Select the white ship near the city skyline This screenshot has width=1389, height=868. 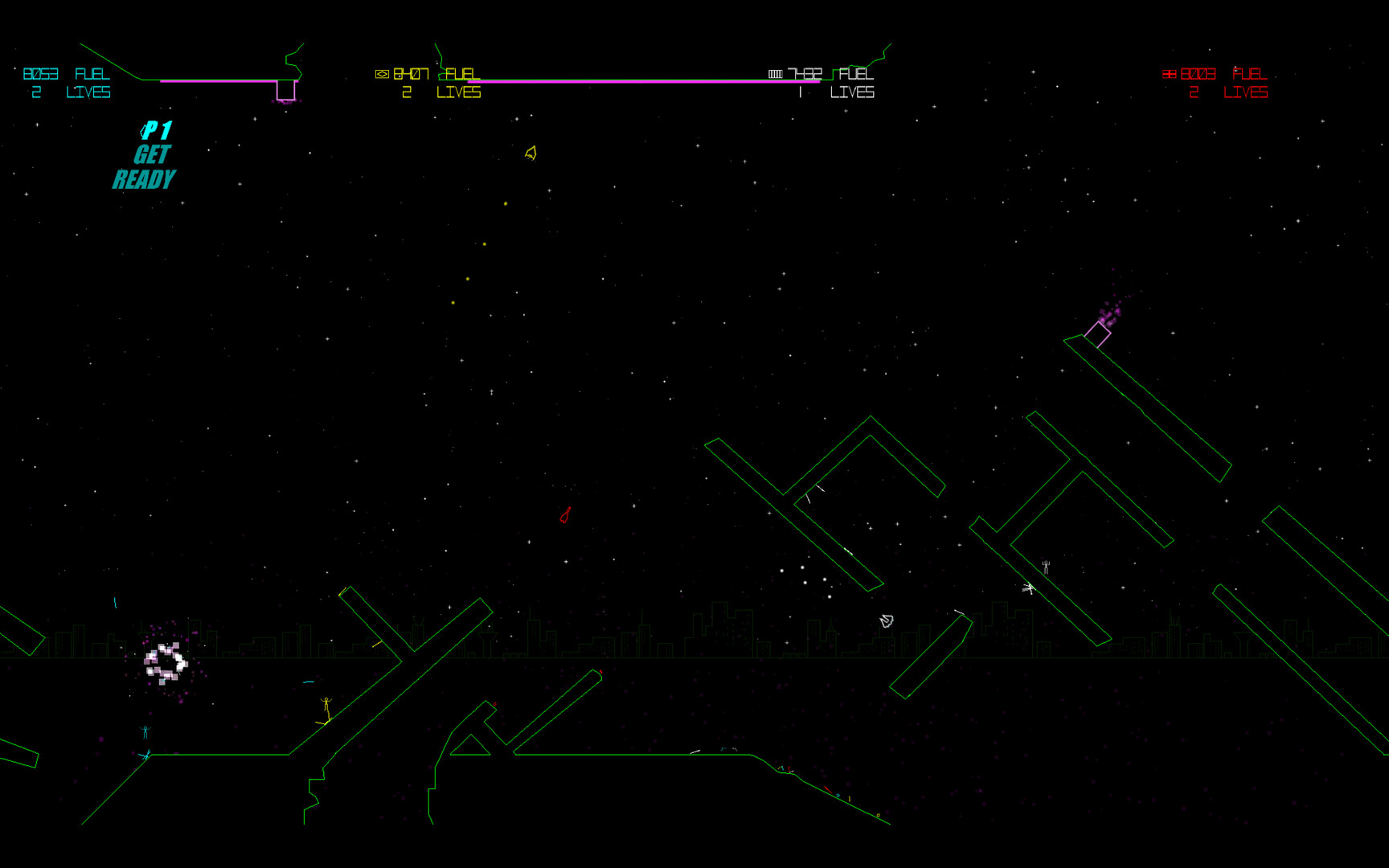point(885,620)
